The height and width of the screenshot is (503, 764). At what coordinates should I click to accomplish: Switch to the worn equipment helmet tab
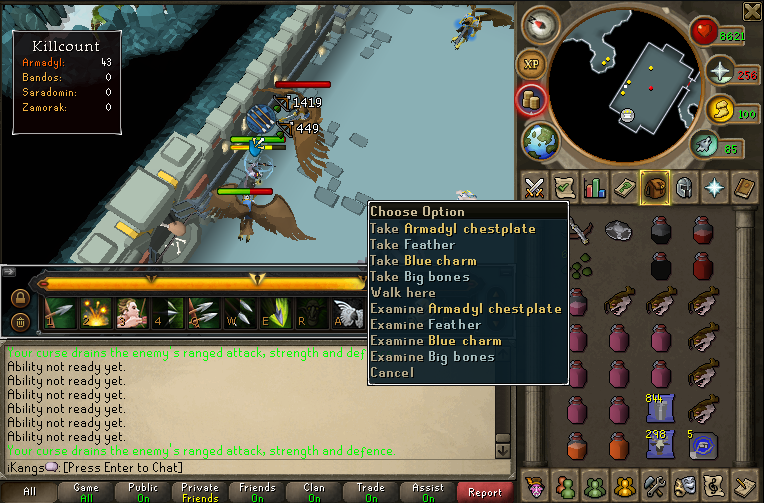[684, 187]
